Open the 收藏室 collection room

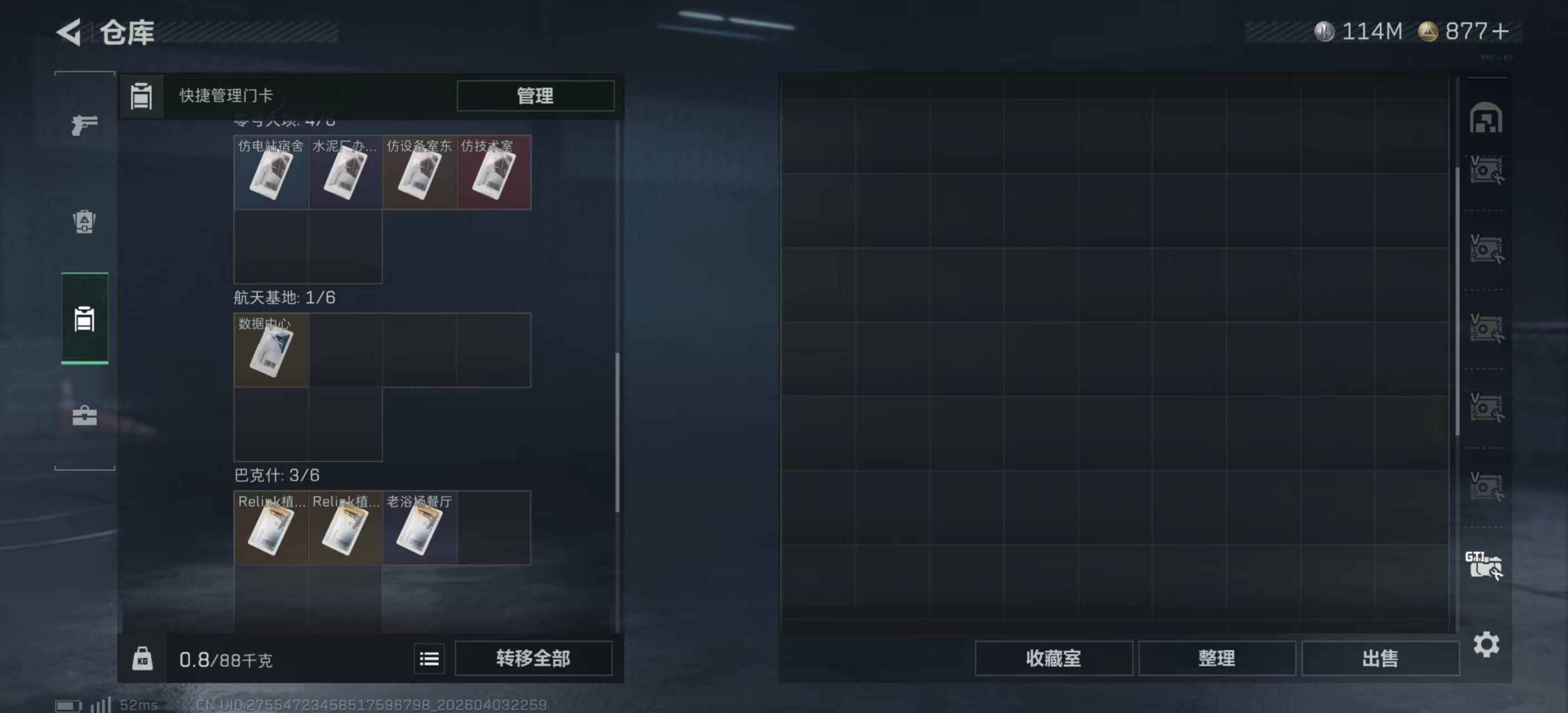click(1054, 659)
